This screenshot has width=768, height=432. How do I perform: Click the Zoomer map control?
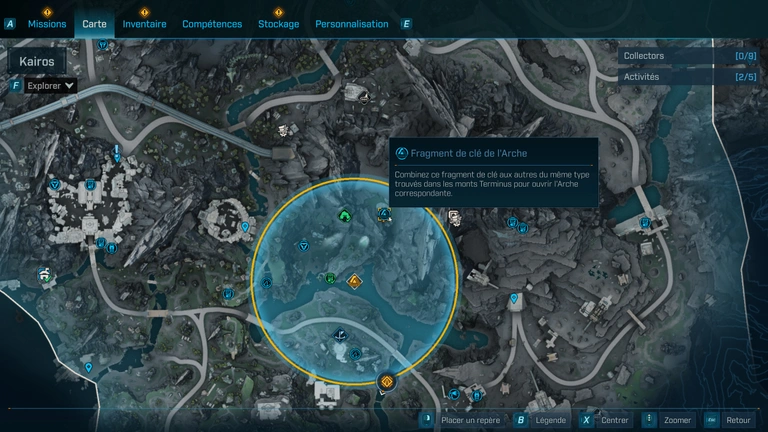(x=670, y=420)
